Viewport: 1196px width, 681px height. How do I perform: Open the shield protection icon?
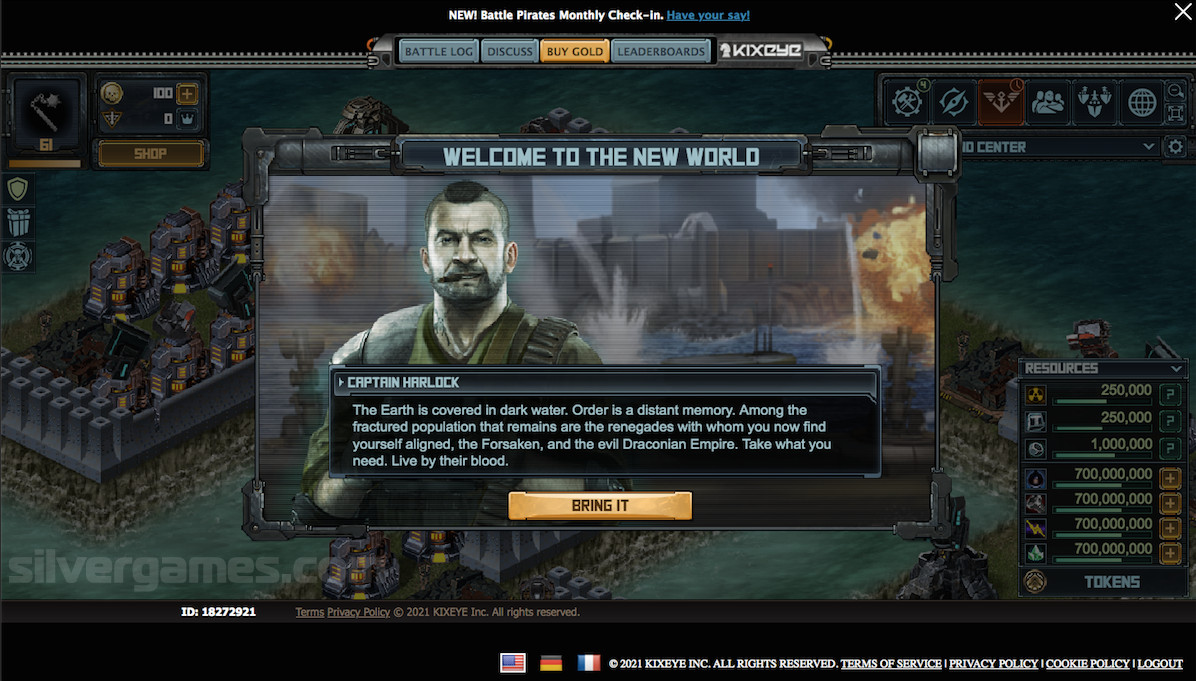coord(19,189)
